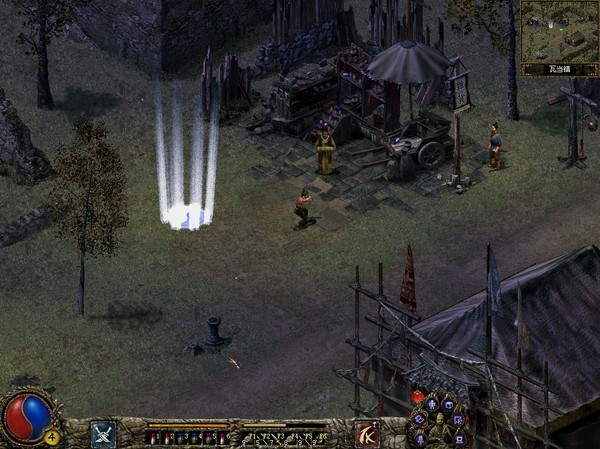Click the red lantern above the menu
Image resolution: width=600 pixels, height=449 pixels.
pos(418,396)
